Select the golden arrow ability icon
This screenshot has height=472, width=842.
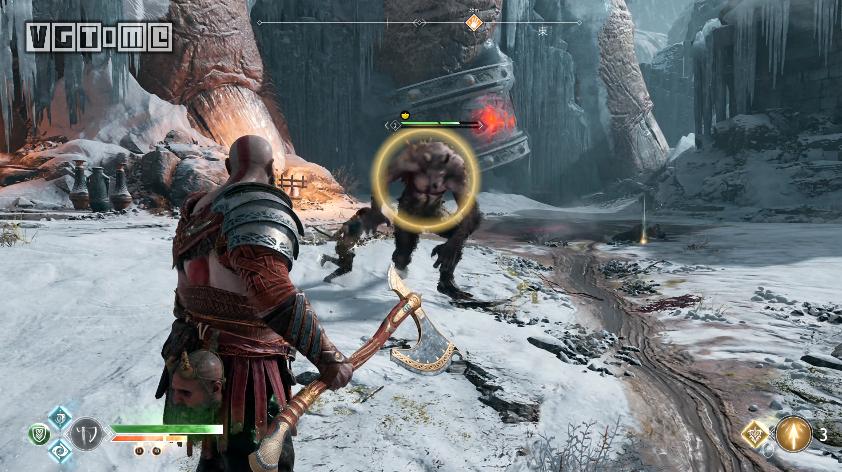pos(793,433)
